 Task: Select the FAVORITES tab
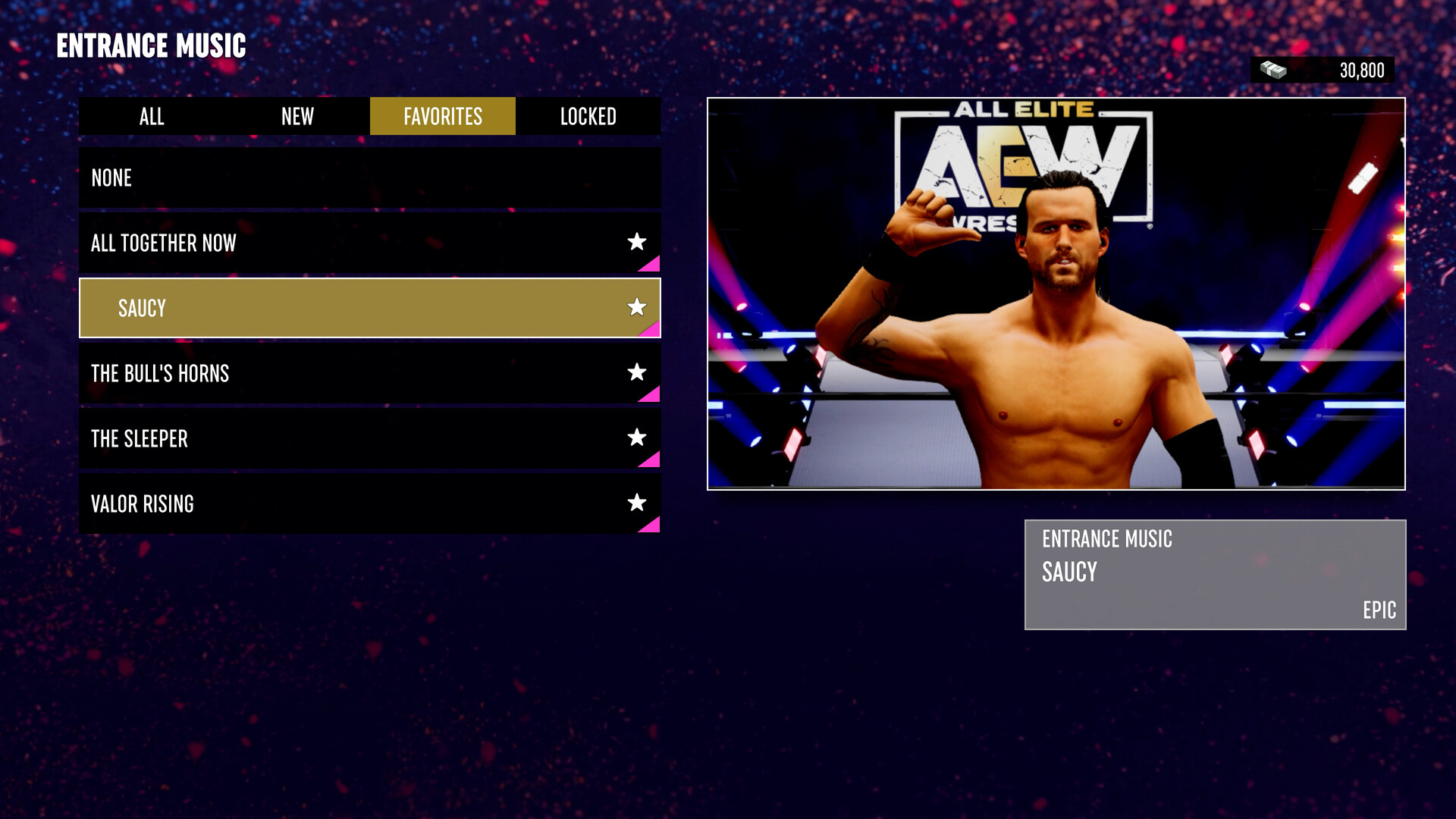click(443, 116)
